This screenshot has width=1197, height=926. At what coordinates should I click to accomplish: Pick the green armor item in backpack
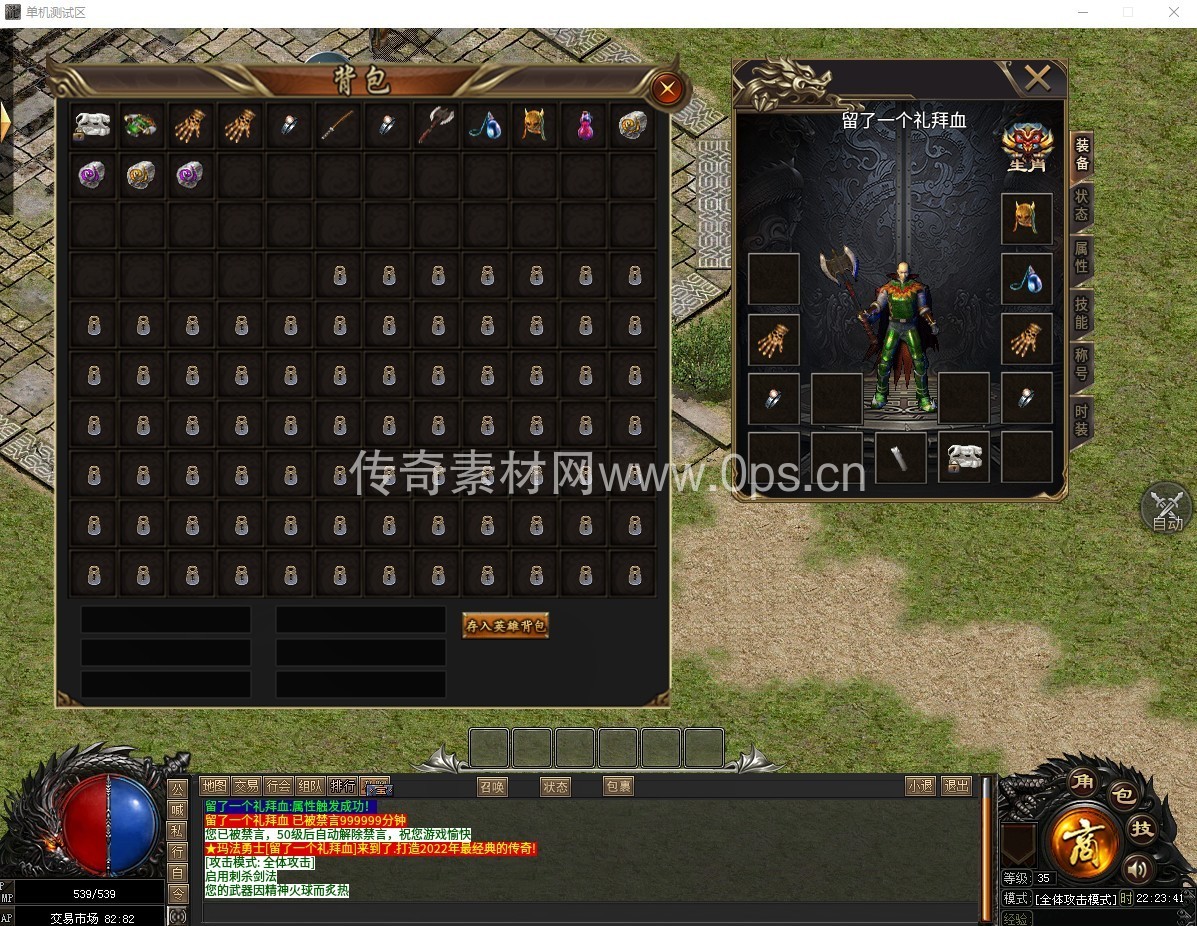click(143, 125)
